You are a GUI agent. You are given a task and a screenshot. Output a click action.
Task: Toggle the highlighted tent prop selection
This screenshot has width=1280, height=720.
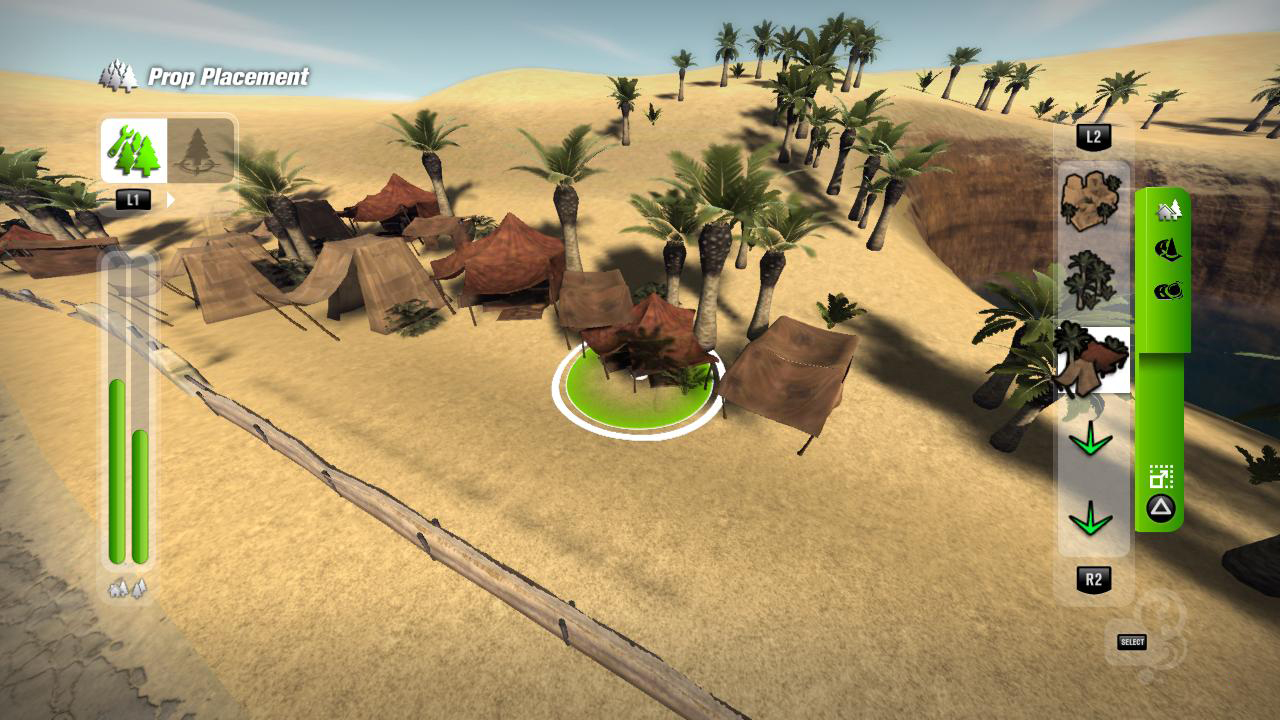[1093, 358]
